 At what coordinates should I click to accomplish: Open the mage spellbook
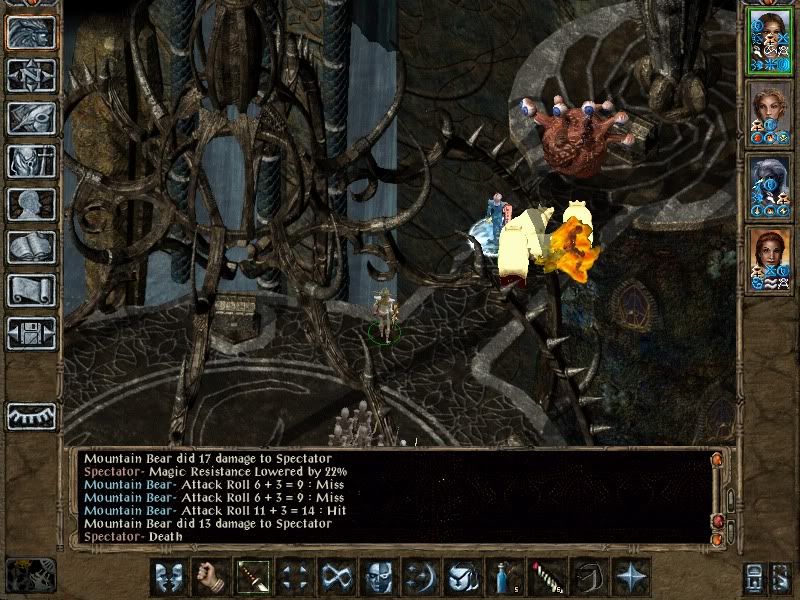tap(31, 247)
